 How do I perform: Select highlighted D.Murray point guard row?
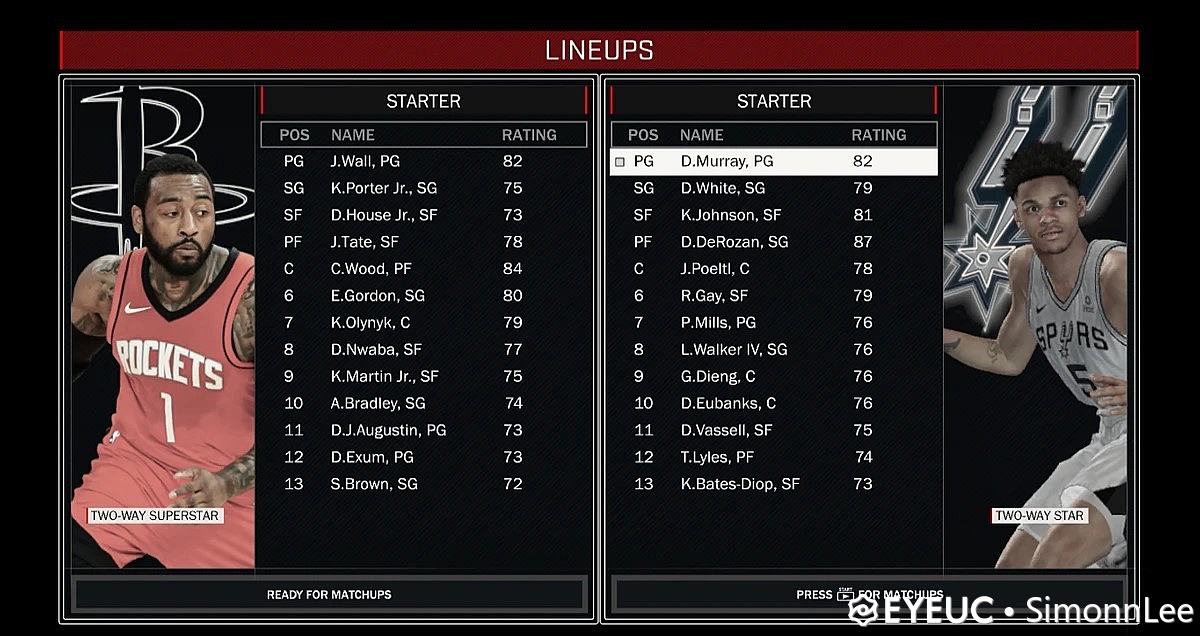point(773,161)
